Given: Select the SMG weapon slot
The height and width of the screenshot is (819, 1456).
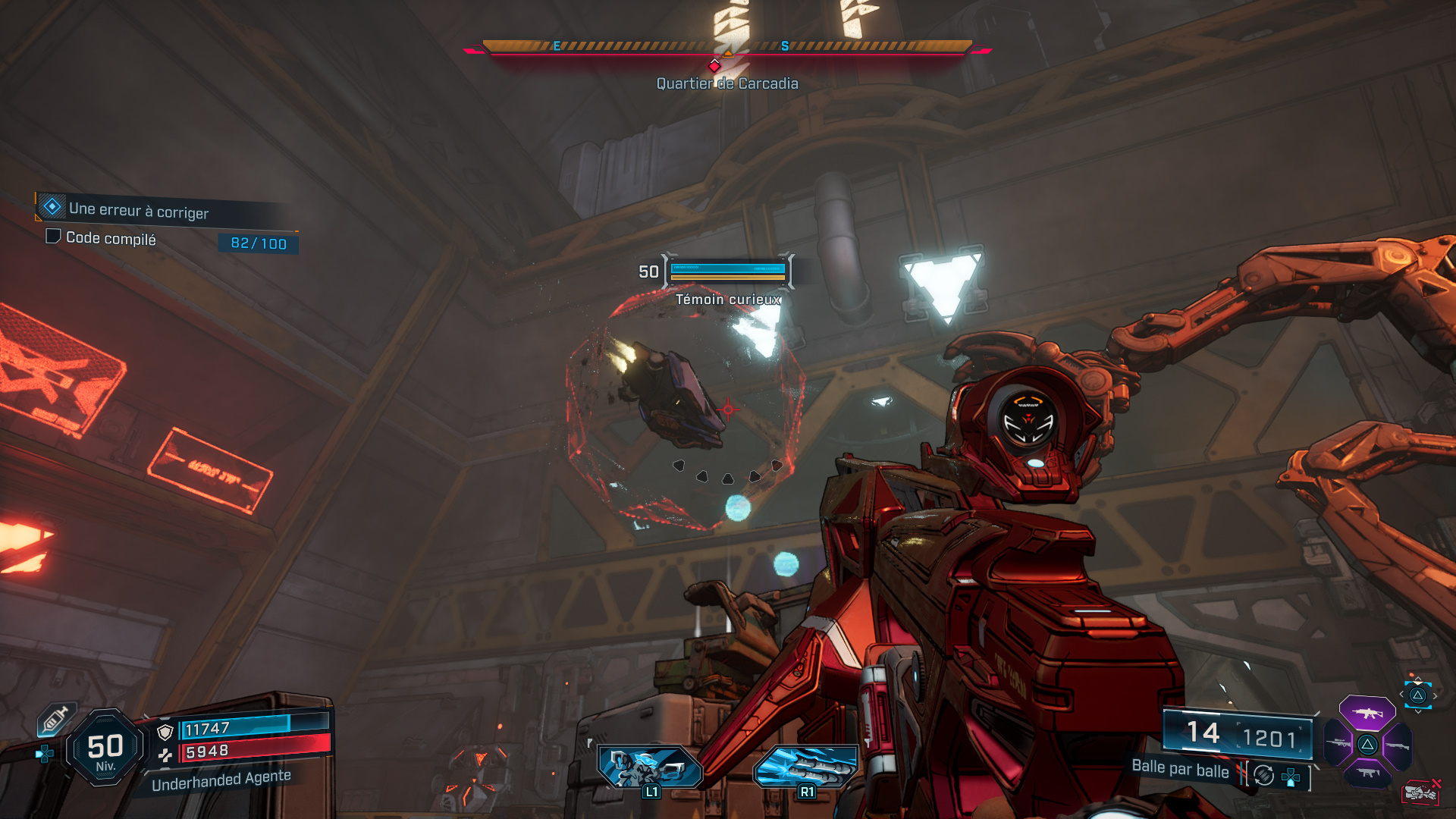Looking at the screenshot, I should click(1367, 773).
